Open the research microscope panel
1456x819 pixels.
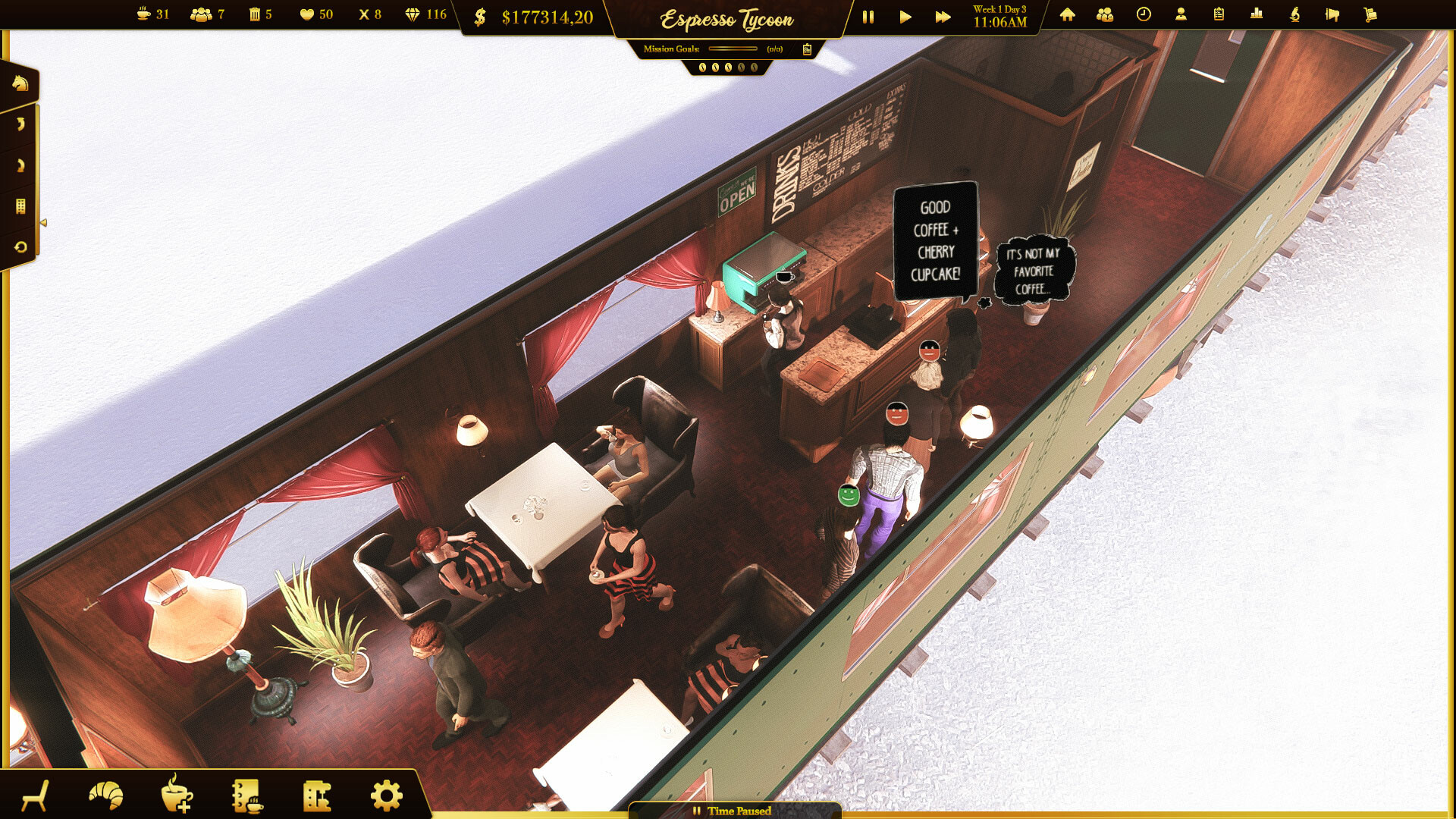point(1294,14)
